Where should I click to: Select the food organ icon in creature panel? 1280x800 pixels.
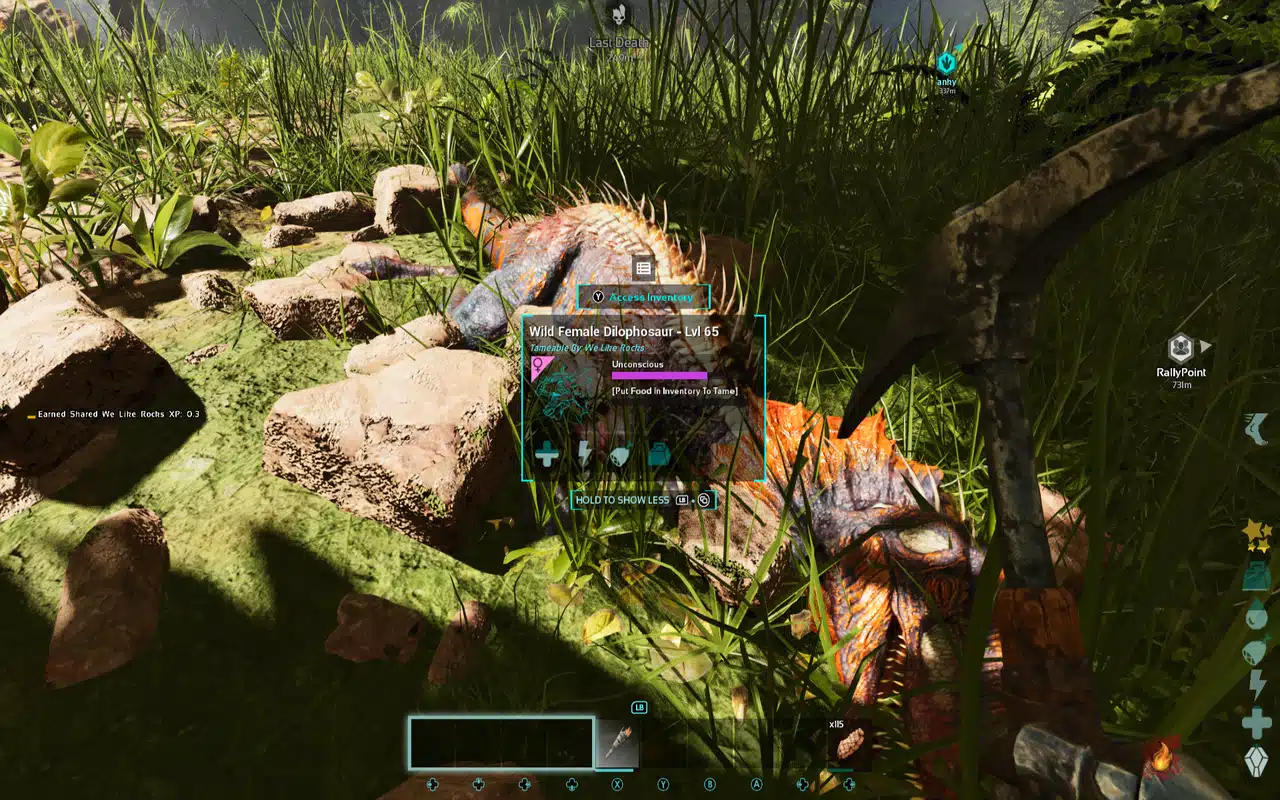tap(618, 455)
